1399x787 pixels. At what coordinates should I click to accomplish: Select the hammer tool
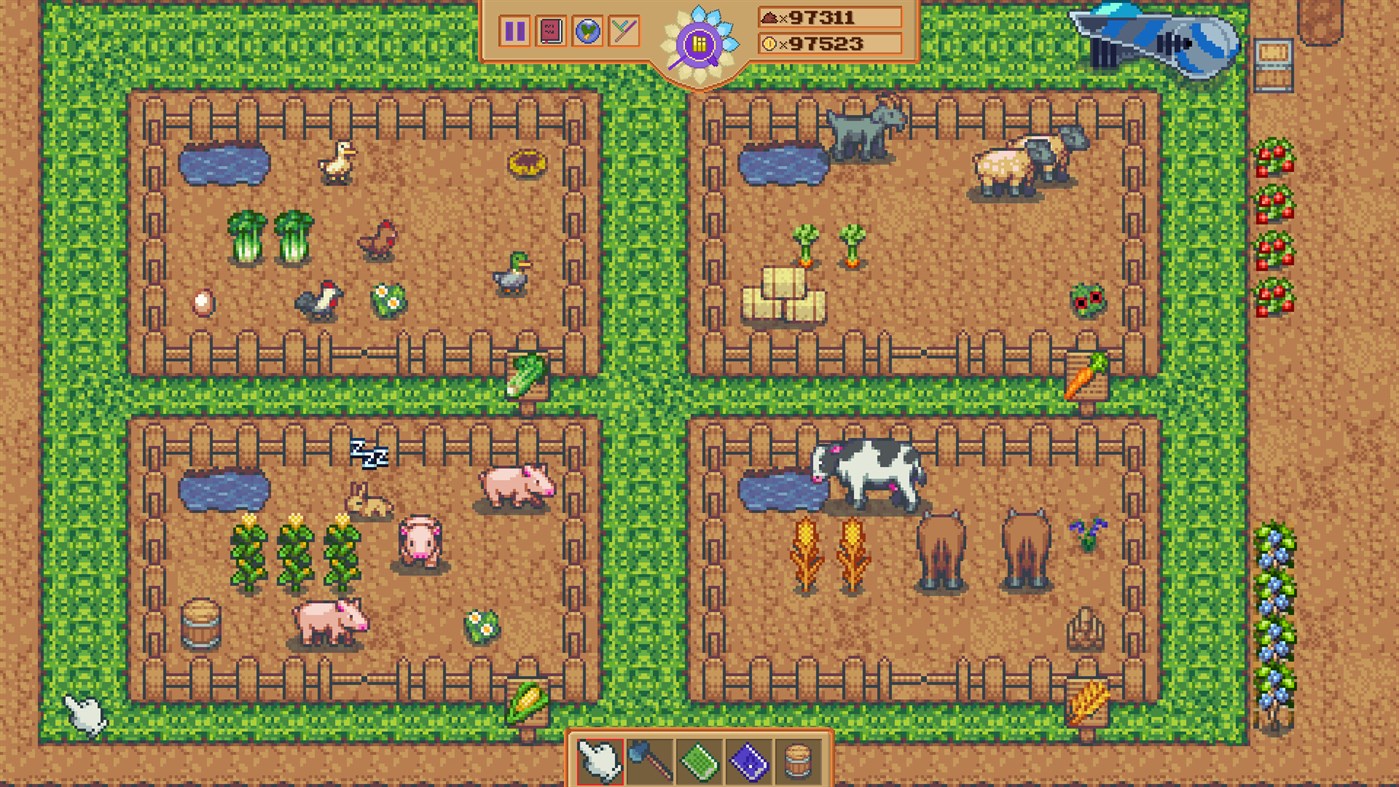pyautogui.click(x=648, y=762)
